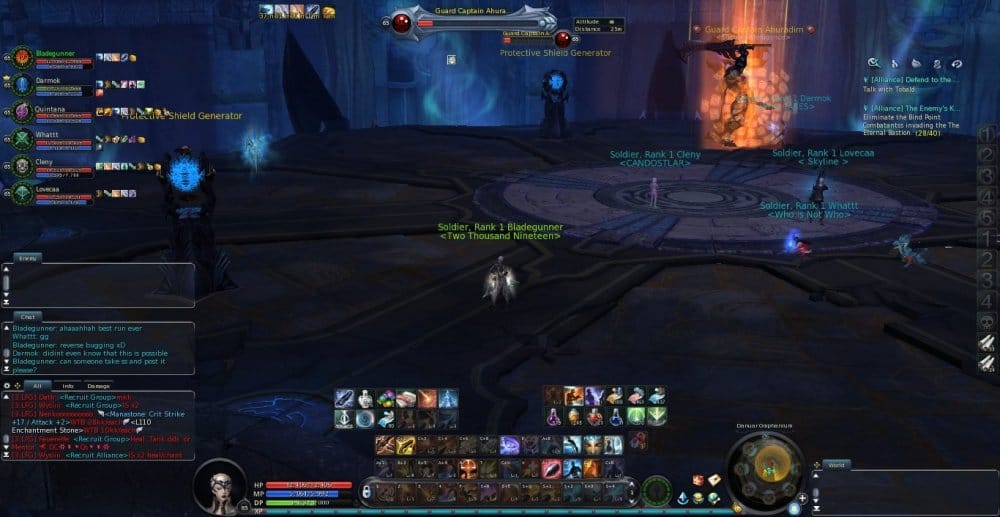The height and width of the screenshot is (517, 1000).
Task: Switch chat log to the Info tab
Action: (68, 384)
